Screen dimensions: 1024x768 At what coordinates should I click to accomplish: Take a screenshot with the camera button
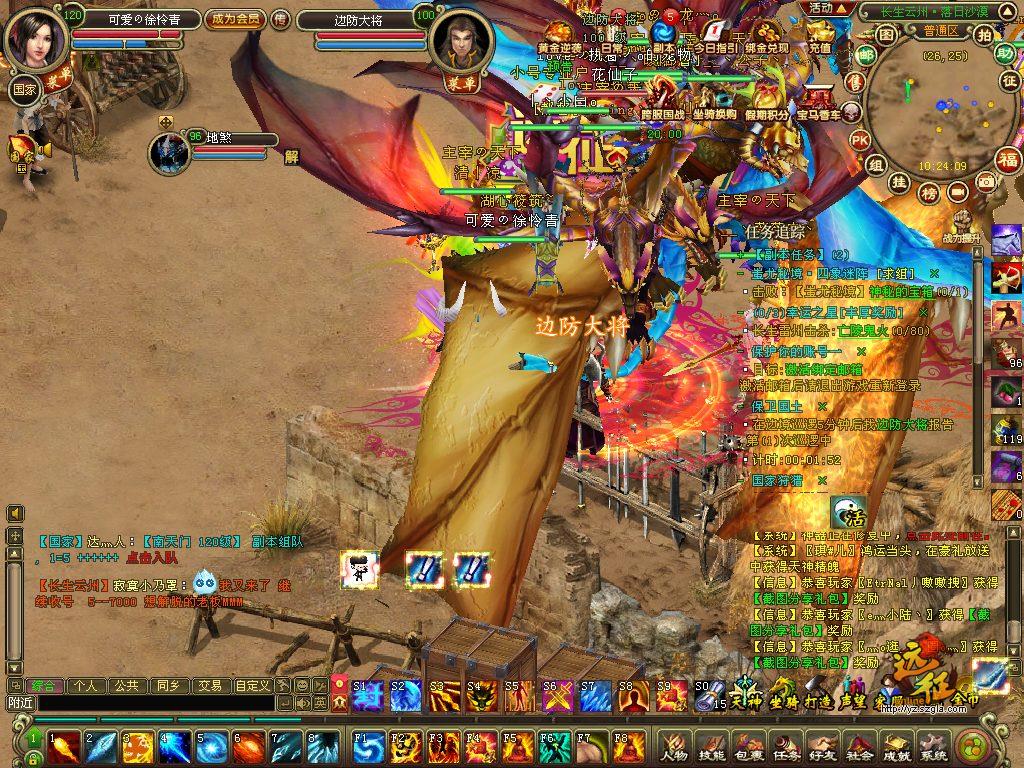[986, 181]
